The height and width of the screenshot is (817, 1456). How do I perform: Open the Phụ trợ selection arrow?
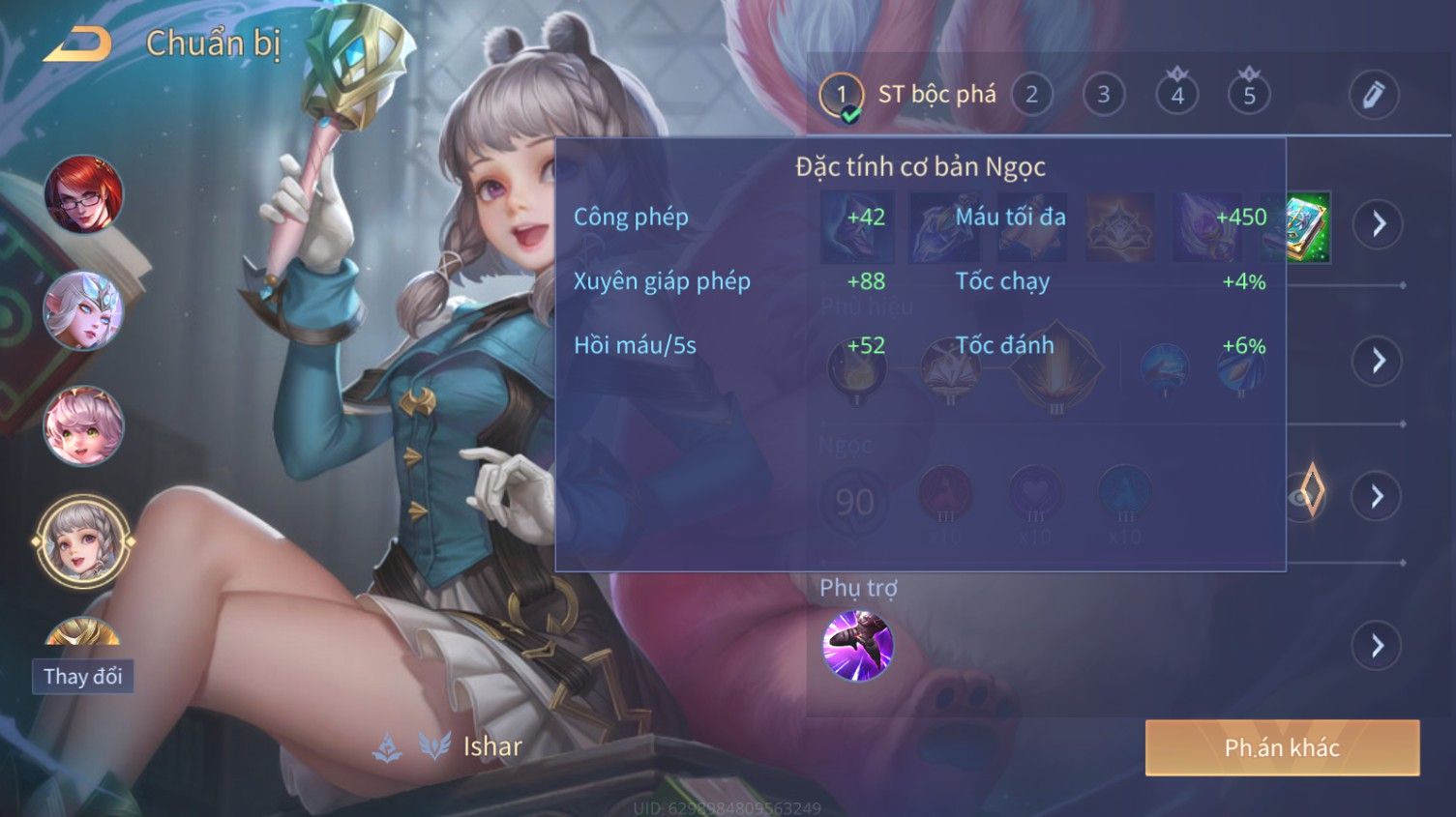(1378, 645)
